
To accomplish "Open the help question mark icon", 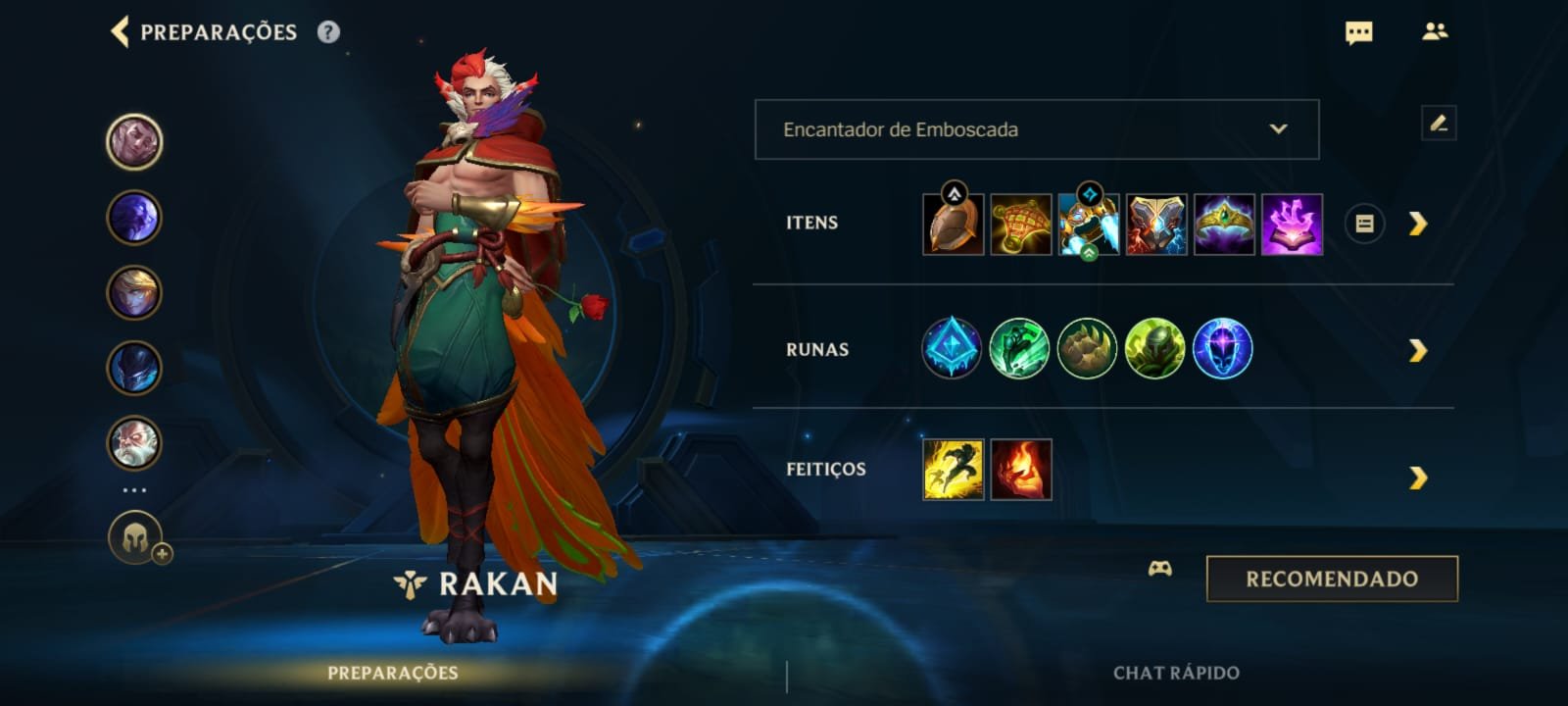I will pos(327,32).
